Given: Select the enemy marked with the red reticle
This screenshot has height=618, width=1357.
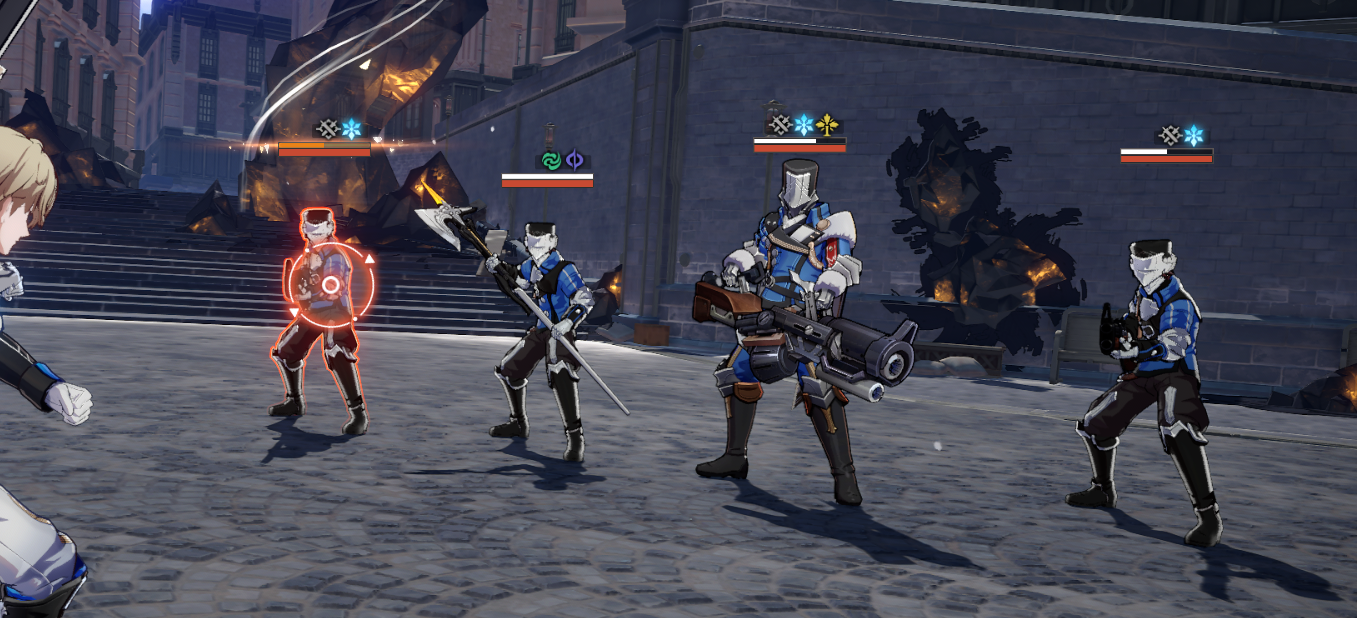Looking at the screenshot, I should (325, 300).
